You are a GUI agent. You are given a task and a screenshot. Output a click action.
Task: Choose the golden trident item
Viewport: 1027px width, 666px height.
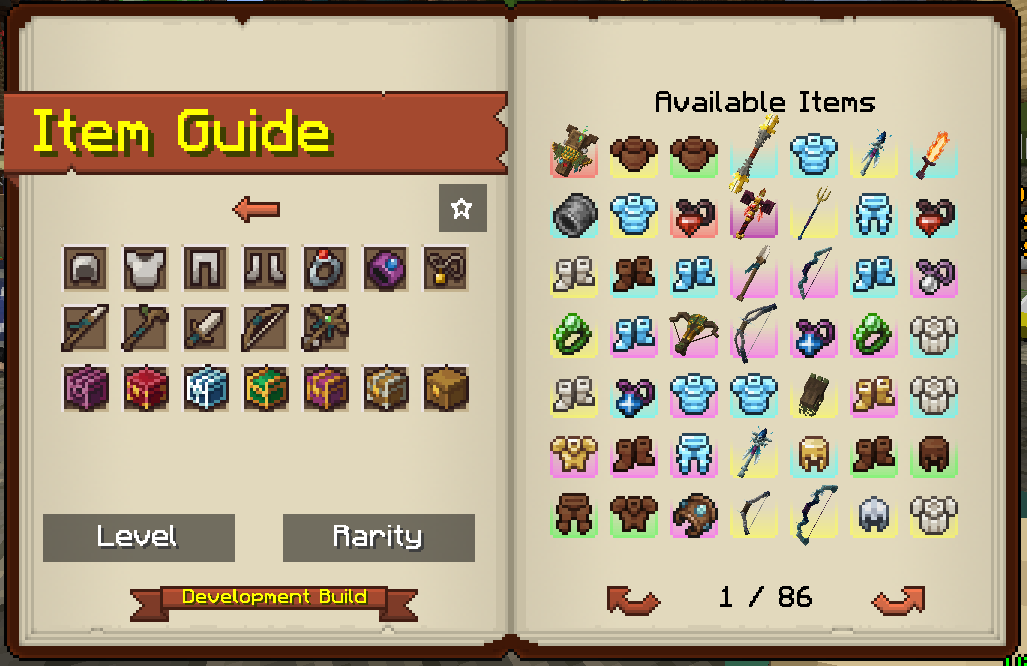pyautogui.click(x=814, y=214)
